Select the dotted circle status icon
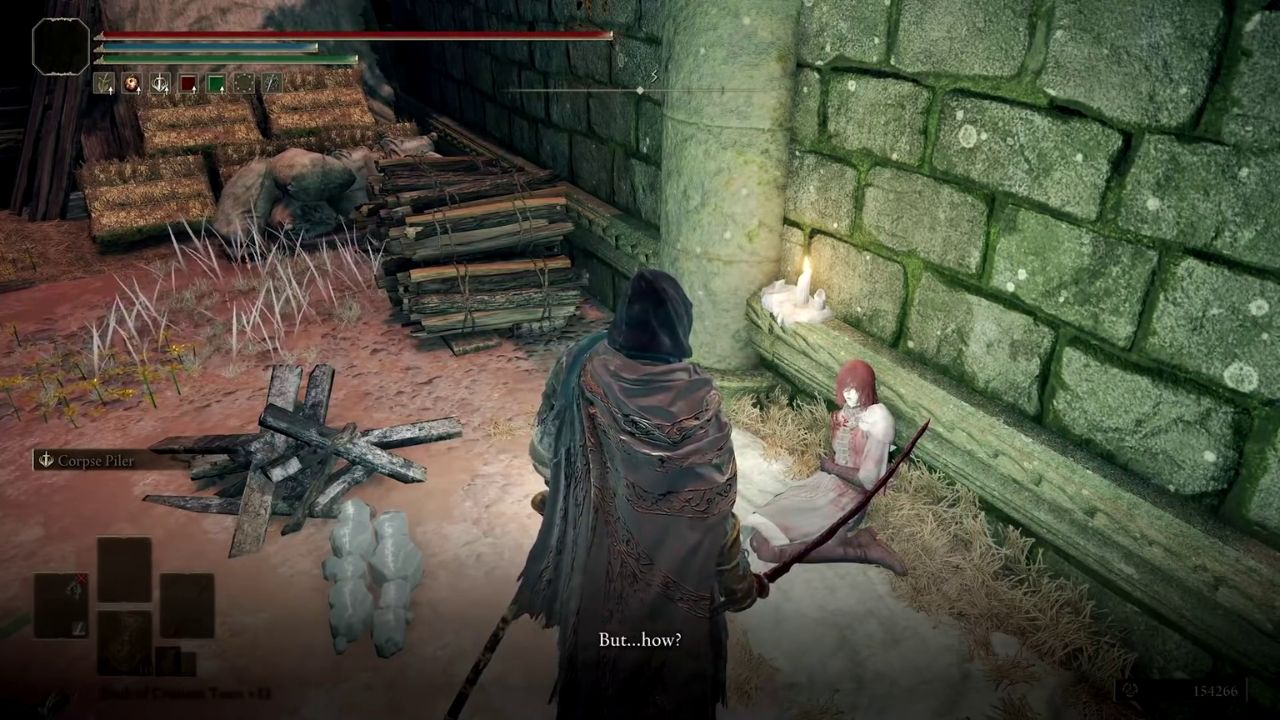 (x=244, y=83)
